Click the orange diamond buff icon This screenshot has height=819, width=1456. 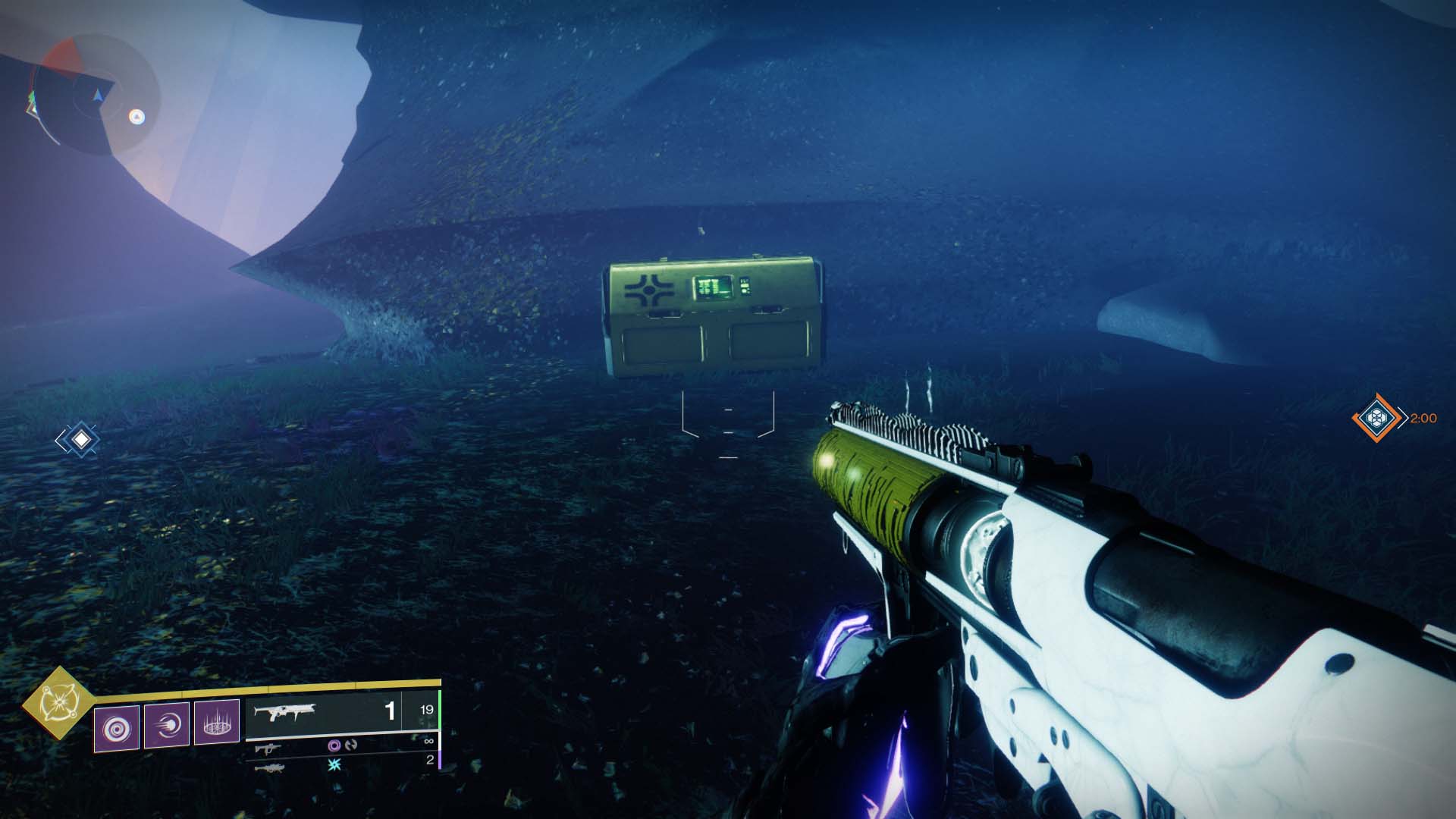pos(1375,417)
